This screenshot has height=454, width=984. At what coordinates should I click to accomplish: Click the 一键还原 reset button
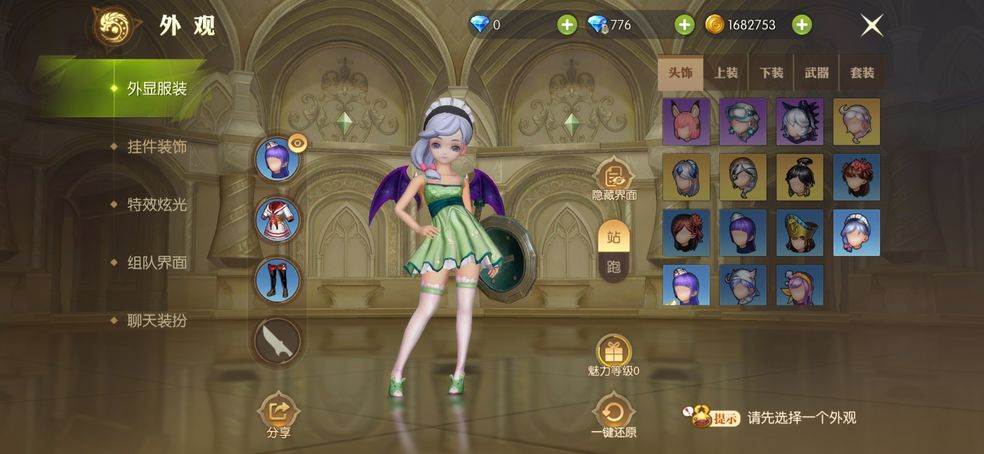pos(613,415)
